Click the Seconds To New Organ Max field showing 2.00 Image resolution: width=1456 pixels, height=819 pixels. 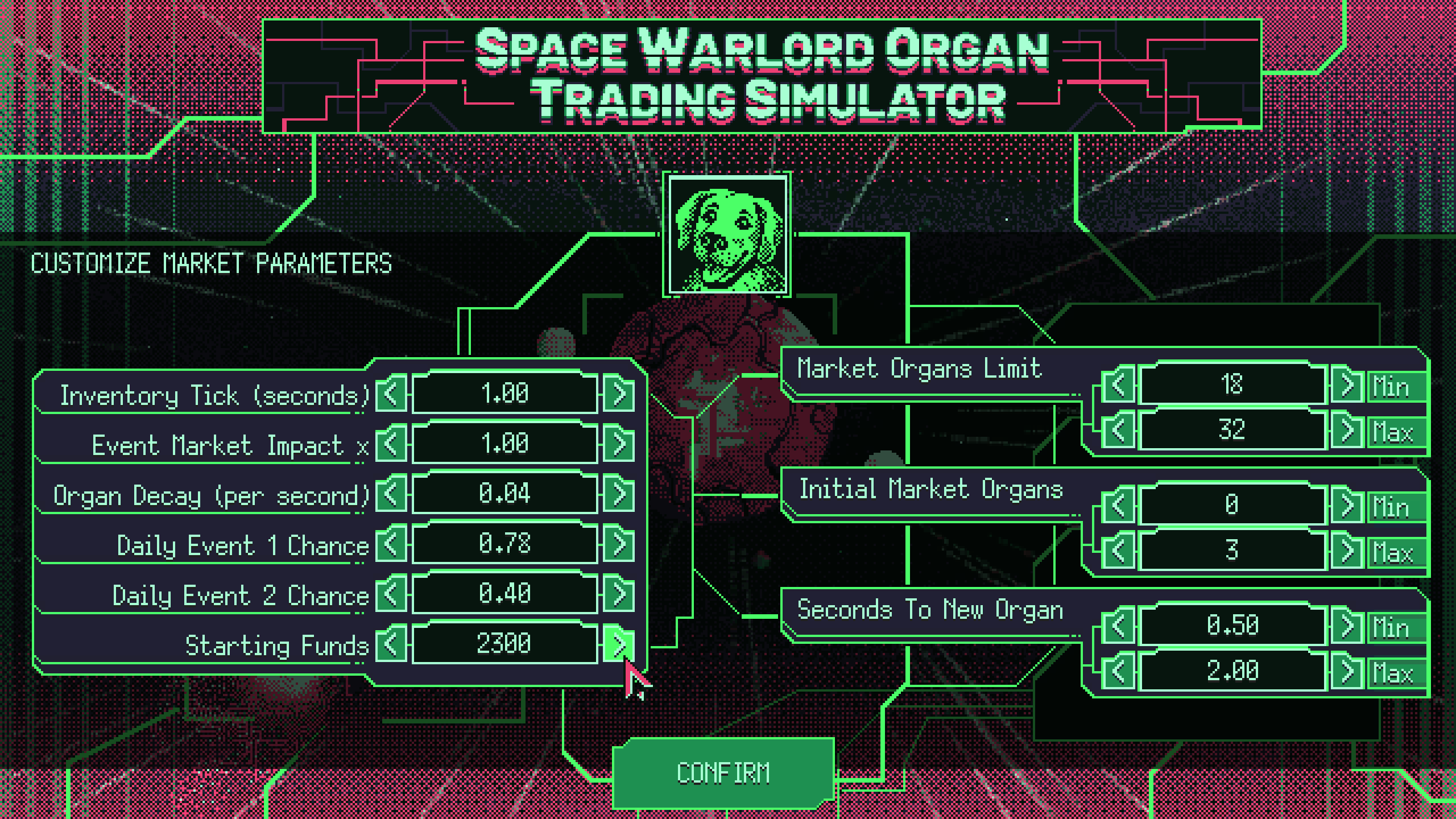(1234, 673)
